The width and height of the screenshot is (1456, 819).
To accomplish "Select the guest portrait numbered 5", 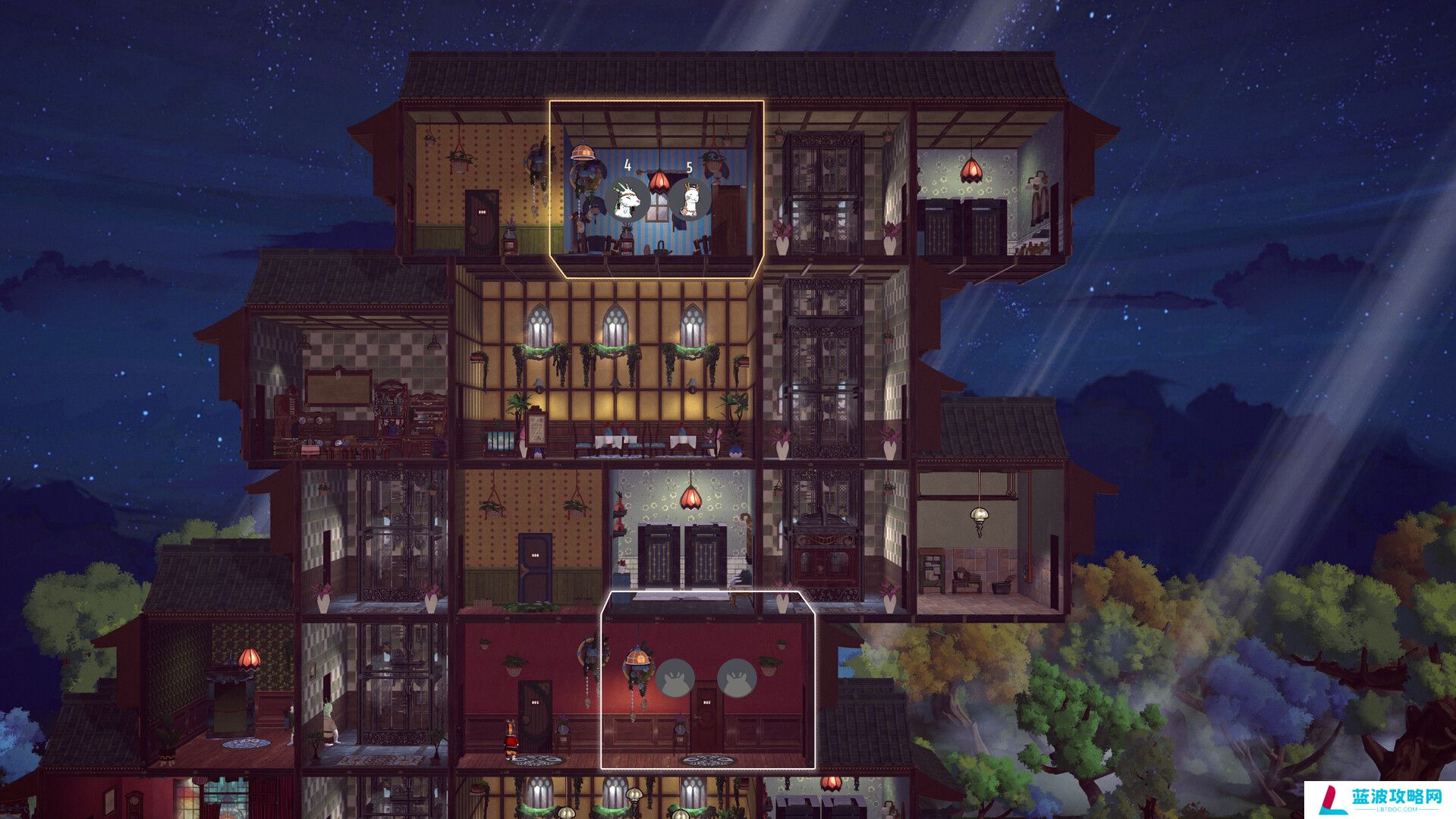I will pos(689,199).
